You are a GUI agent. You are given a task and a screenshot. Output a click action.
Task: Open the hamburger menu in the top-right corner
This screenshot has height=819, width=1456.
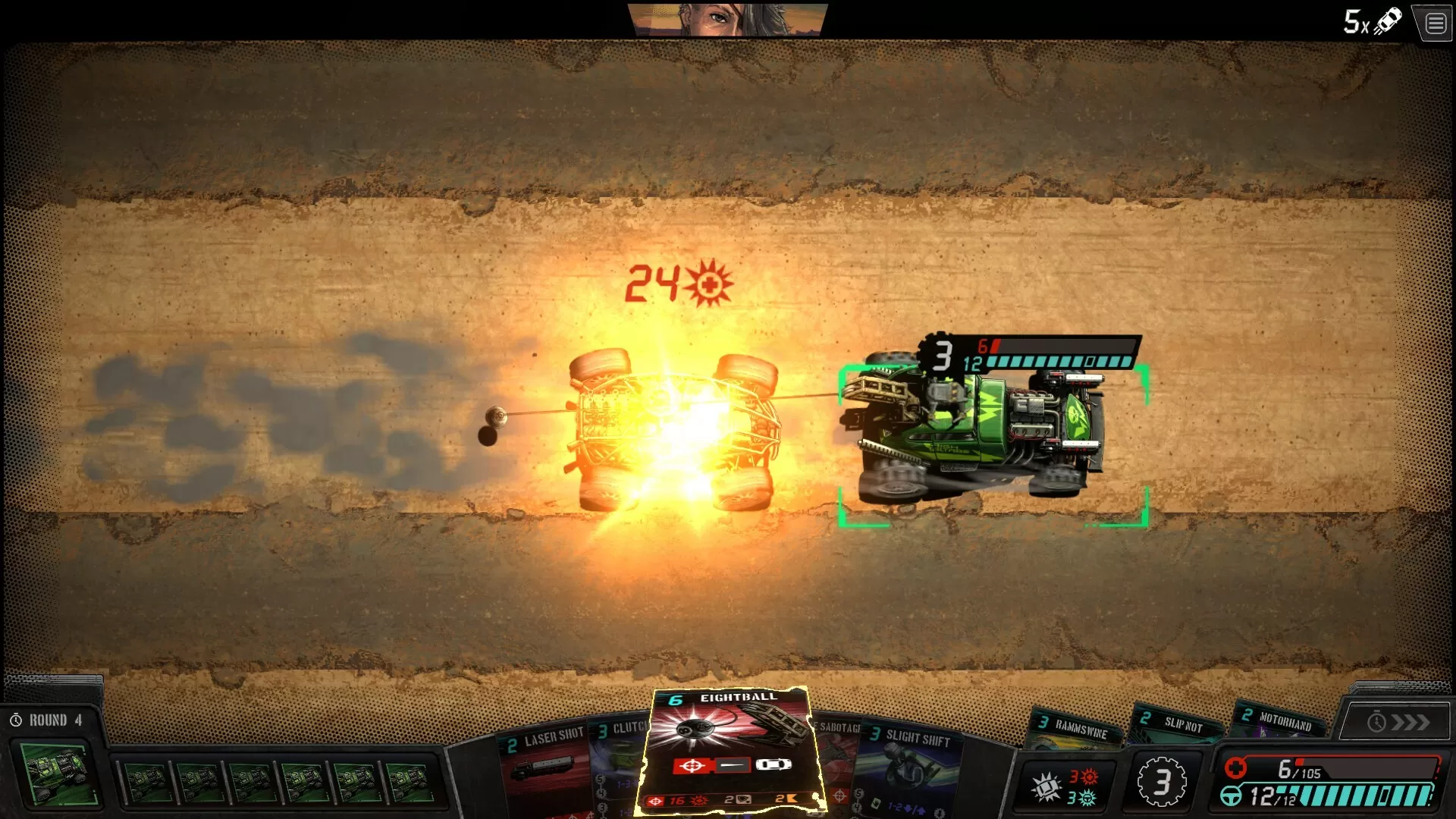coord(1435,23)
